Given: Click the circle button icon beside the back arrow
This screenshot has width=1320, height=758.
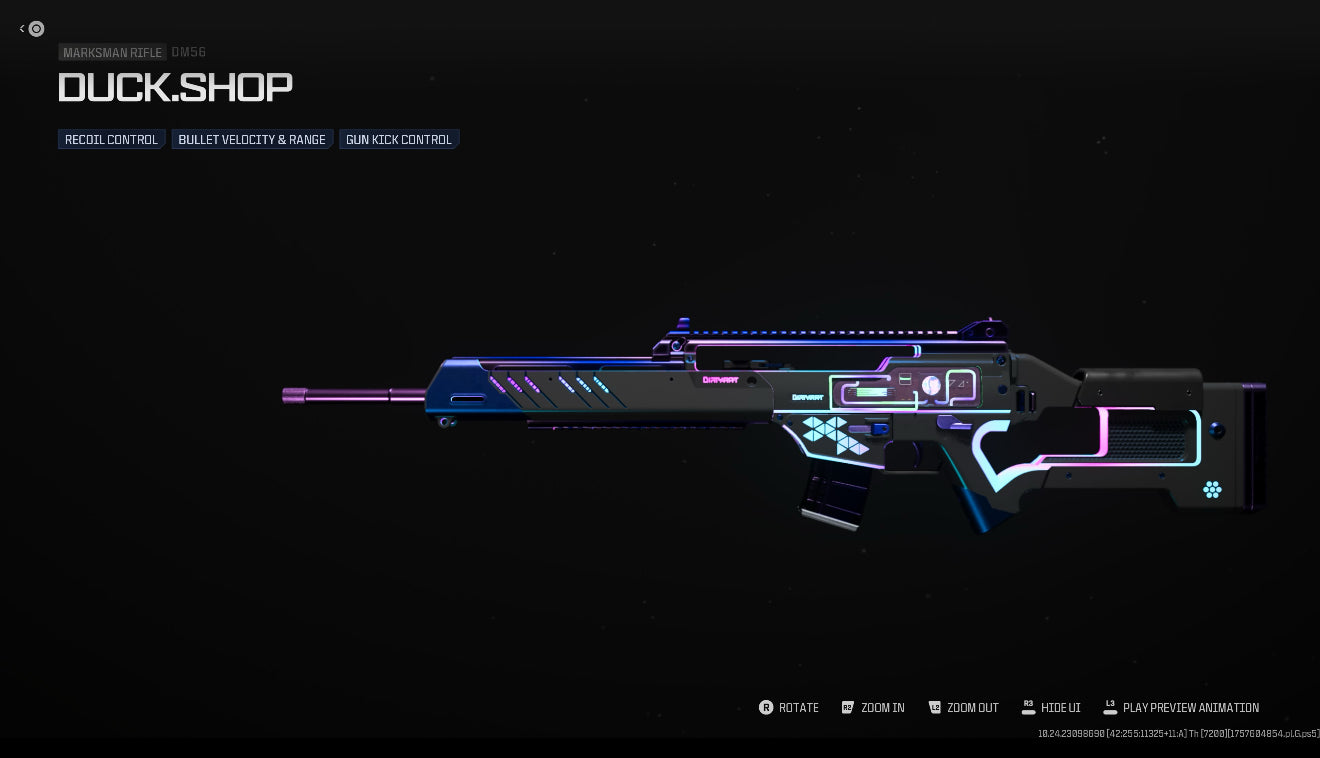Looking at the screenshot, I should tap(37, 29).
